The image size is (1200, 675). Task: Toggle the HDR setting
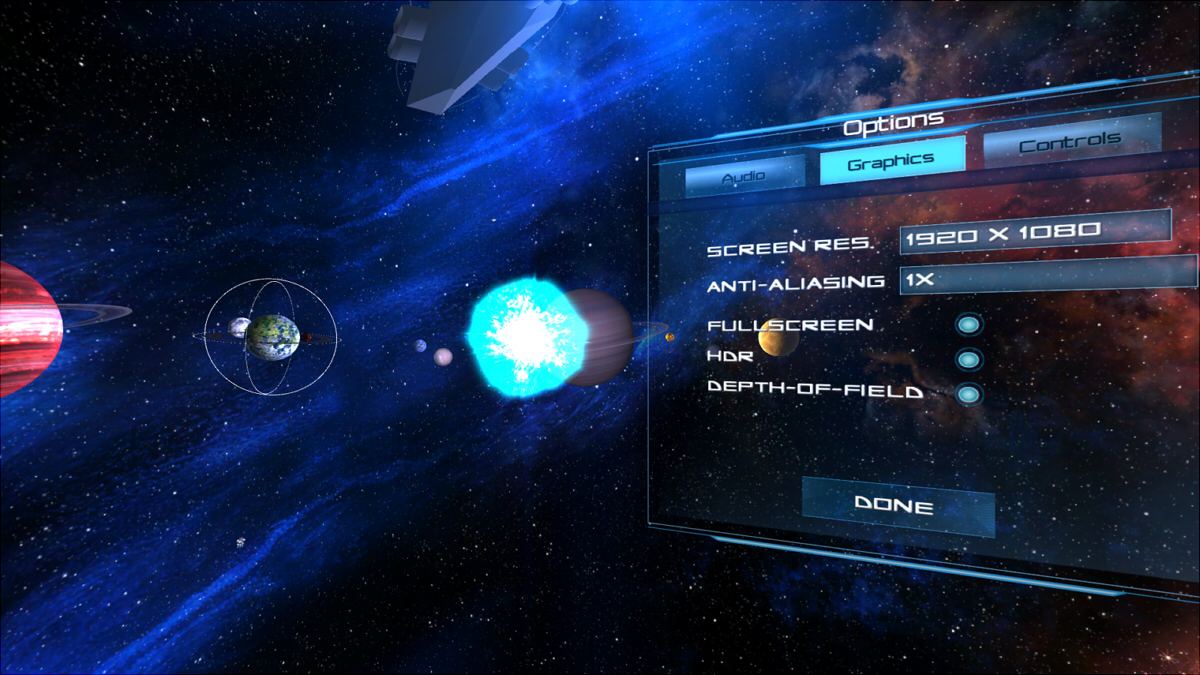967,359
